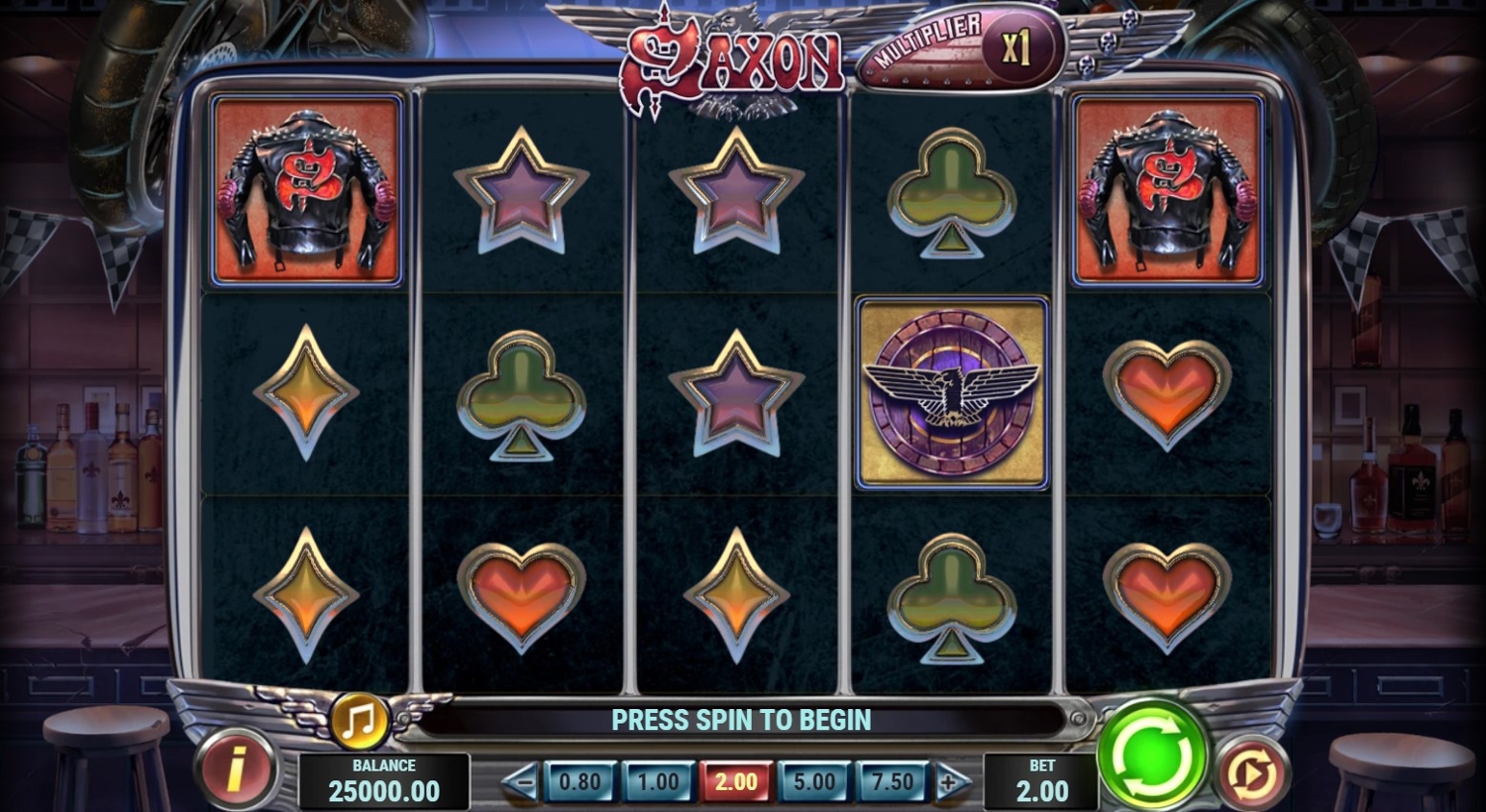Decrease the bet with the minus arrow
The height and width of the screenshot is (812, 1486).
[520, 783]
